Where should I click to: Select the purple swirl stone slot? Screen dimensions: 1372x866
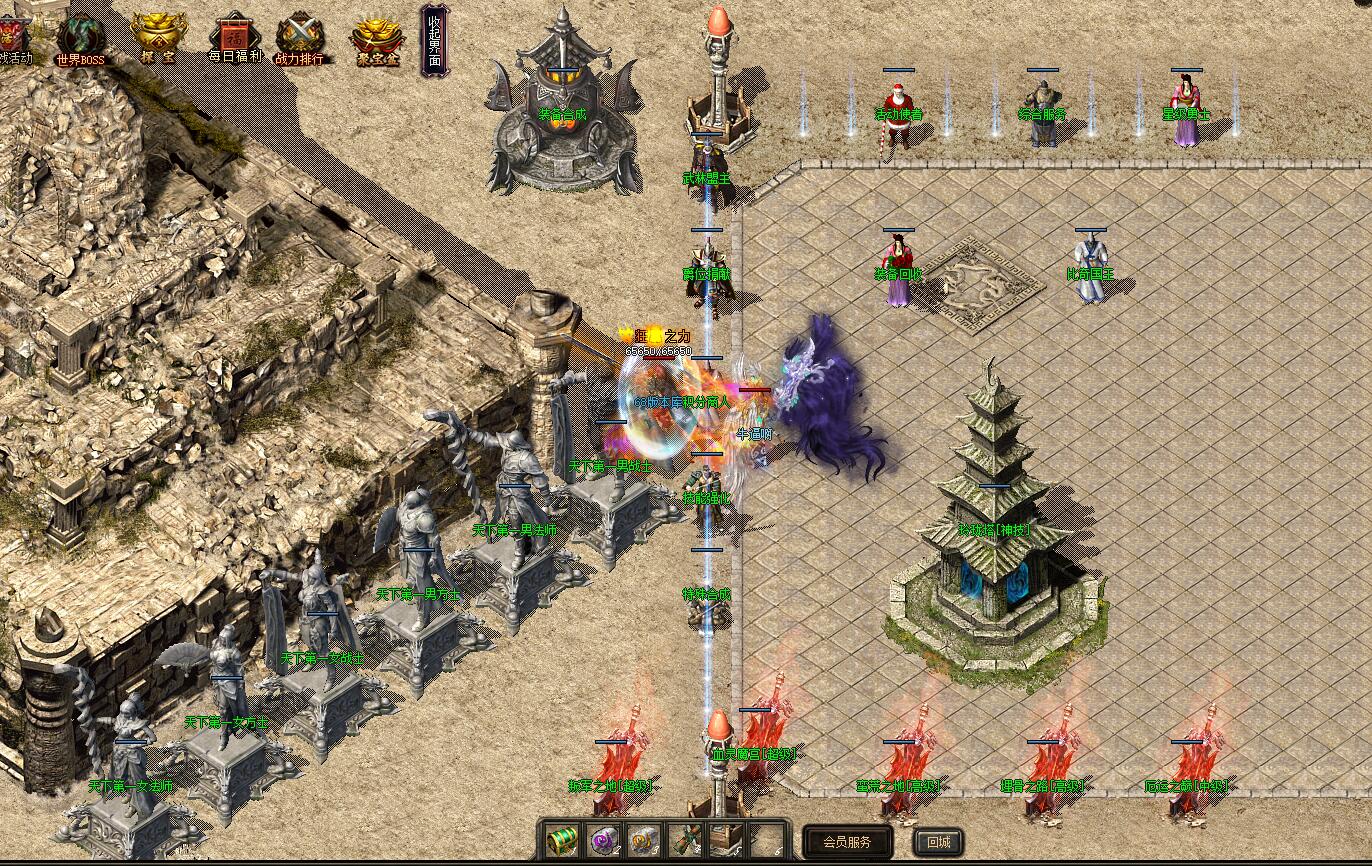(602, 841)
